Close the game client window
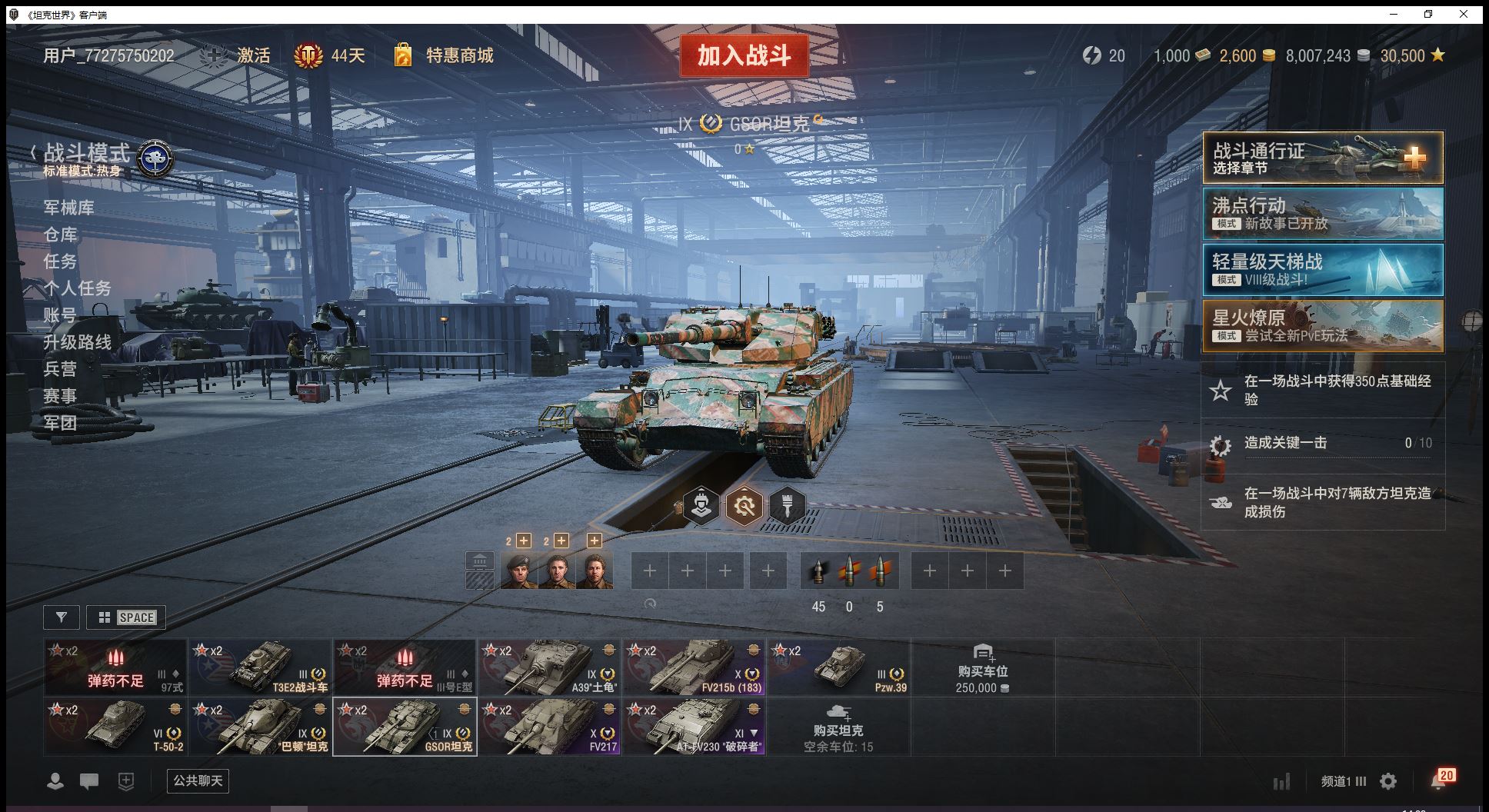 pos(1464,15)
